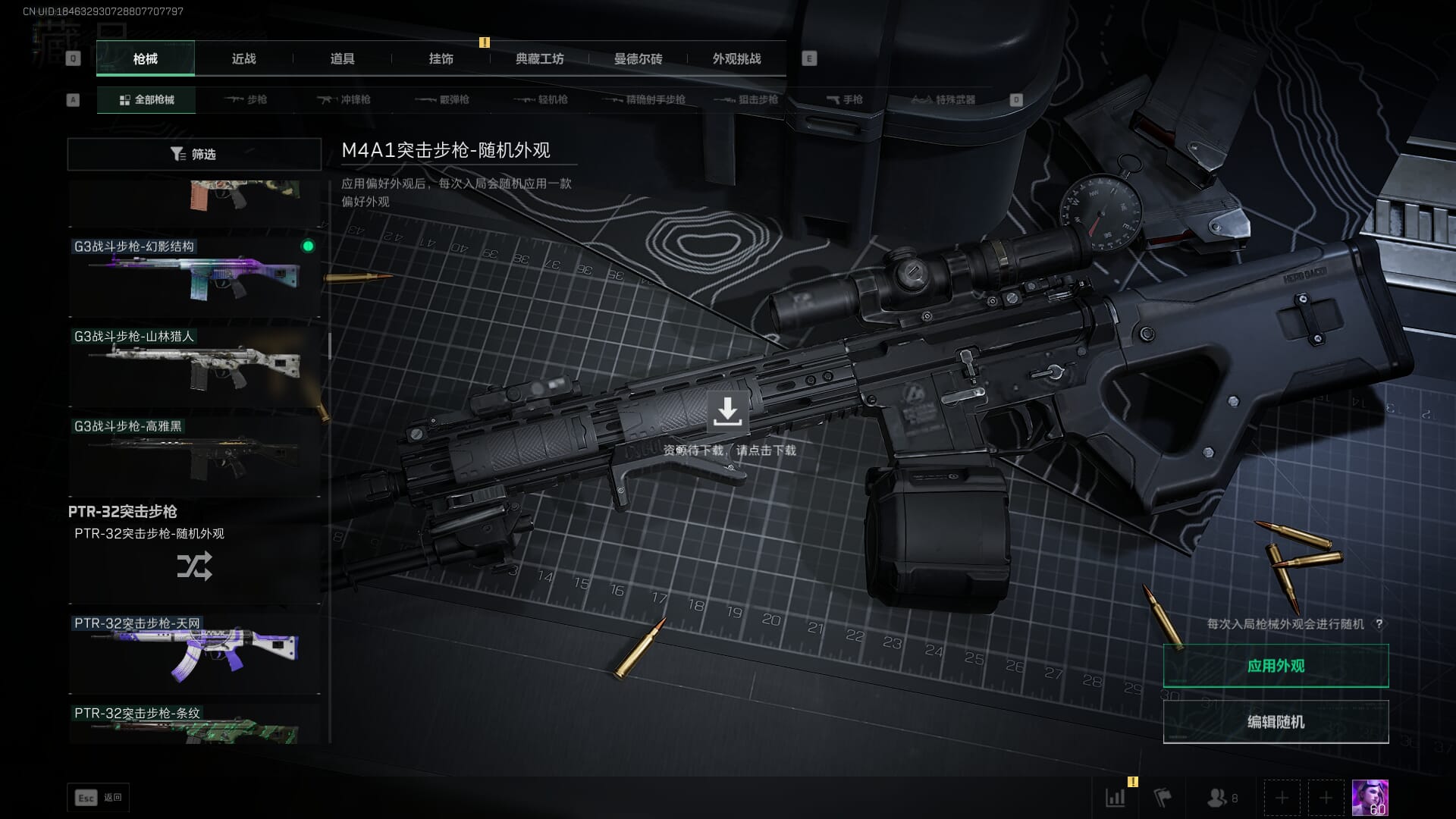Switch to the 近战 melee tab
Viewport: 1456px width, 819px height.
pyautogui.click(x=243, y=58)
